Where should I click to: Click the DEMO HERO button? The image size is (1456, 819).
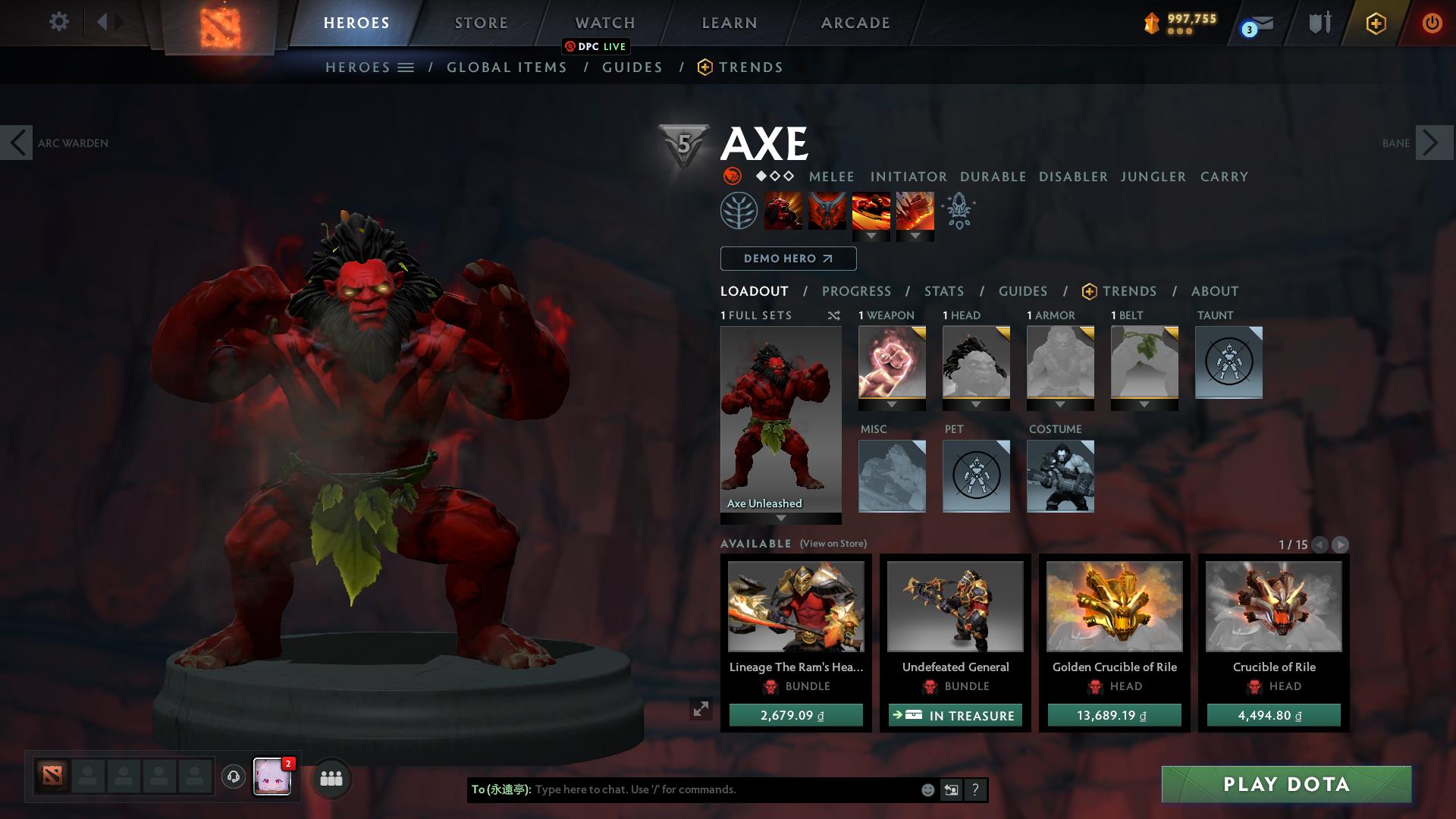[787, 259]
